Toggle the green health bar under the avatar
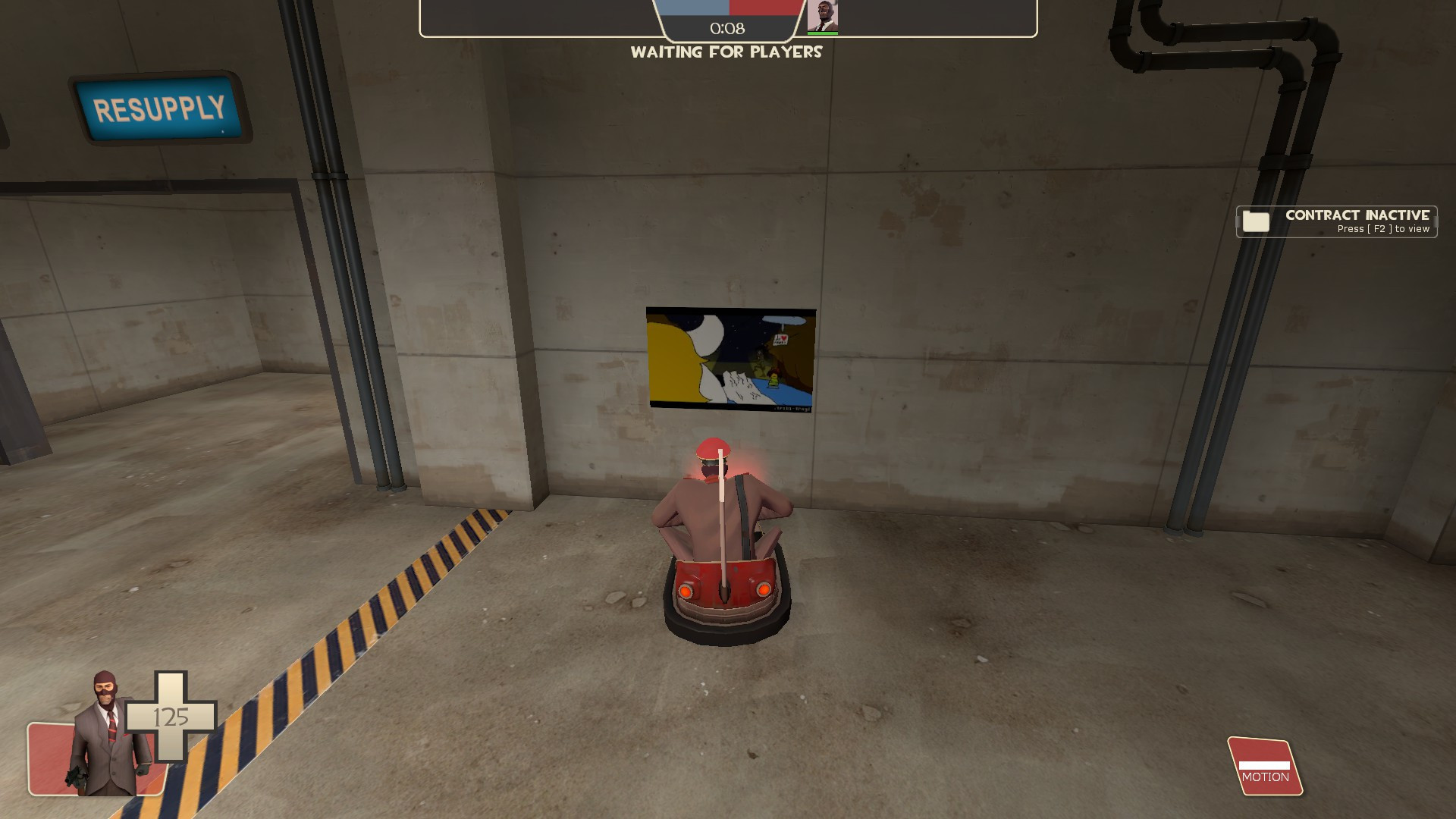Image resolution: width=1456 pixels, height=819 pixels. (824, 33)
